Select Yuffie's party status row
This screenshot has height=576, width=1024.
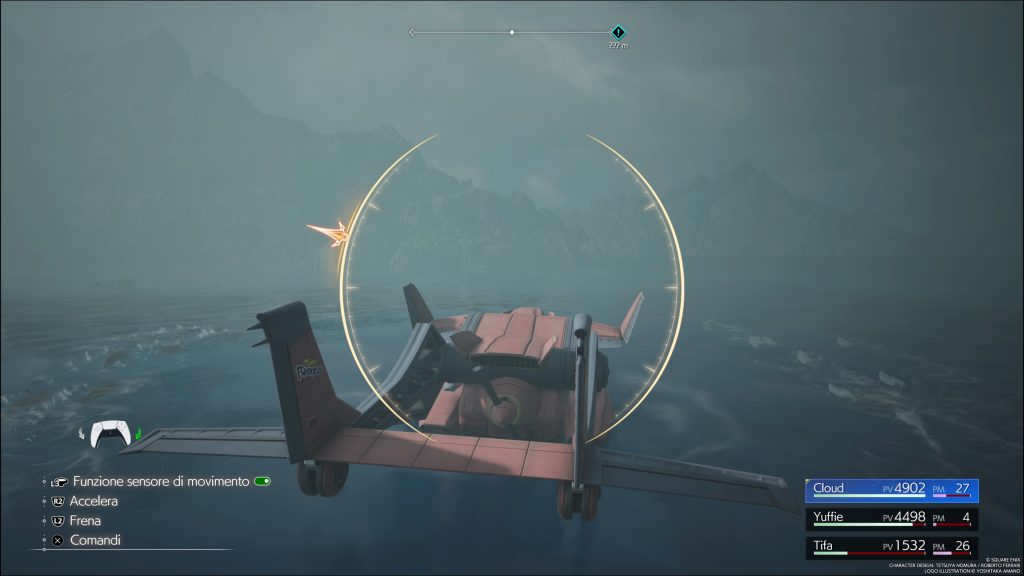892,519
